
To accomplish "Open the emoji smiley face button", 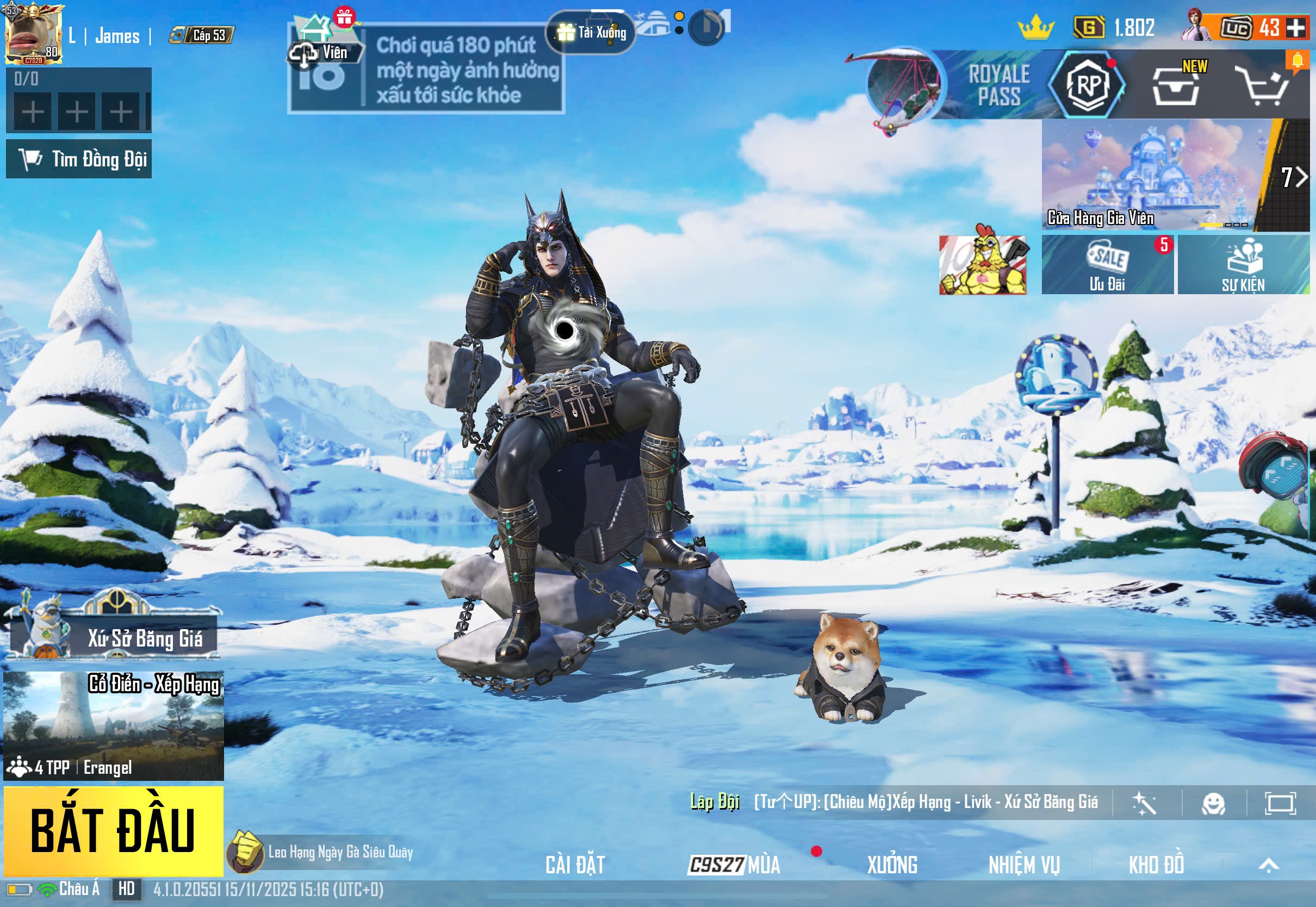I will (1214, 803).
